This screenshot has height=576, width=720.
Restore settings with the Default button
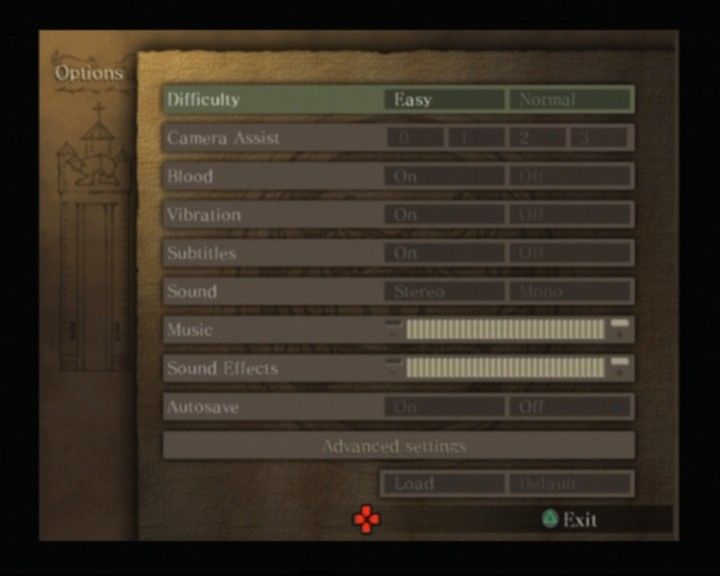570,484
